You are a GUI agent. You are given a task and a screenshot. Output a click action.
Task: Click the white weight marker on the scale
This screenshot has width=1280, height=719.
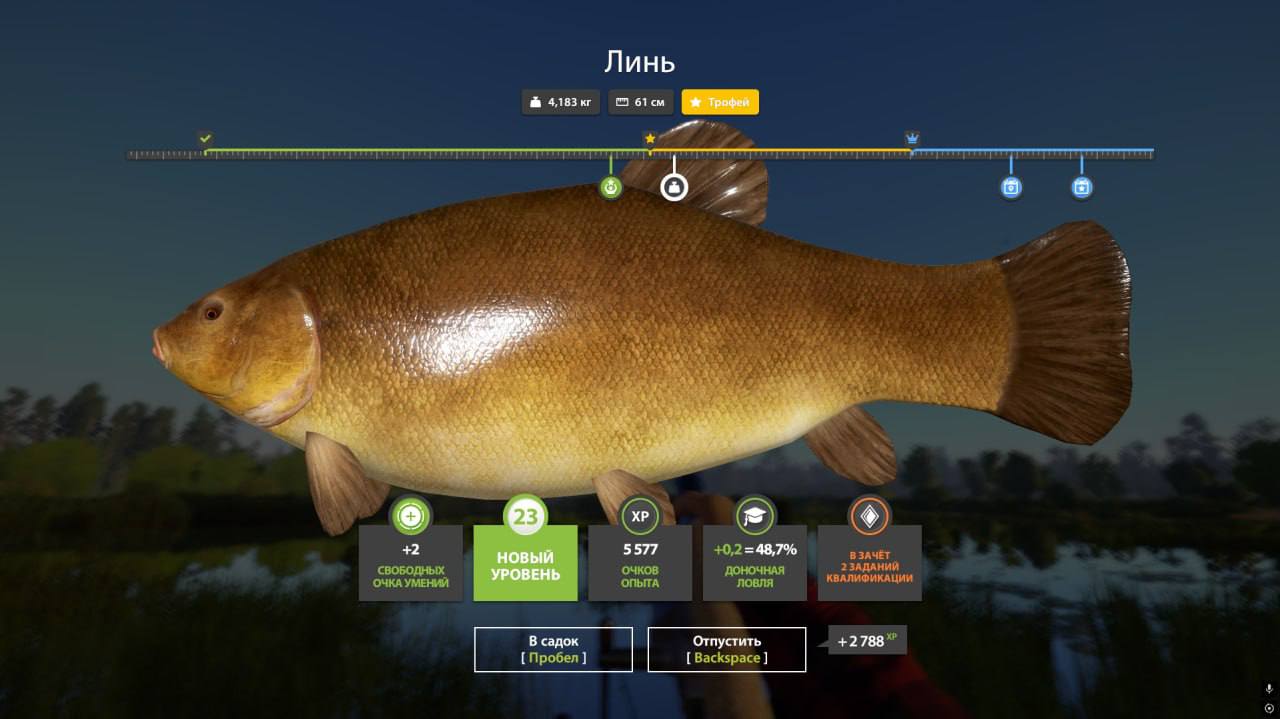pos(674,187)
